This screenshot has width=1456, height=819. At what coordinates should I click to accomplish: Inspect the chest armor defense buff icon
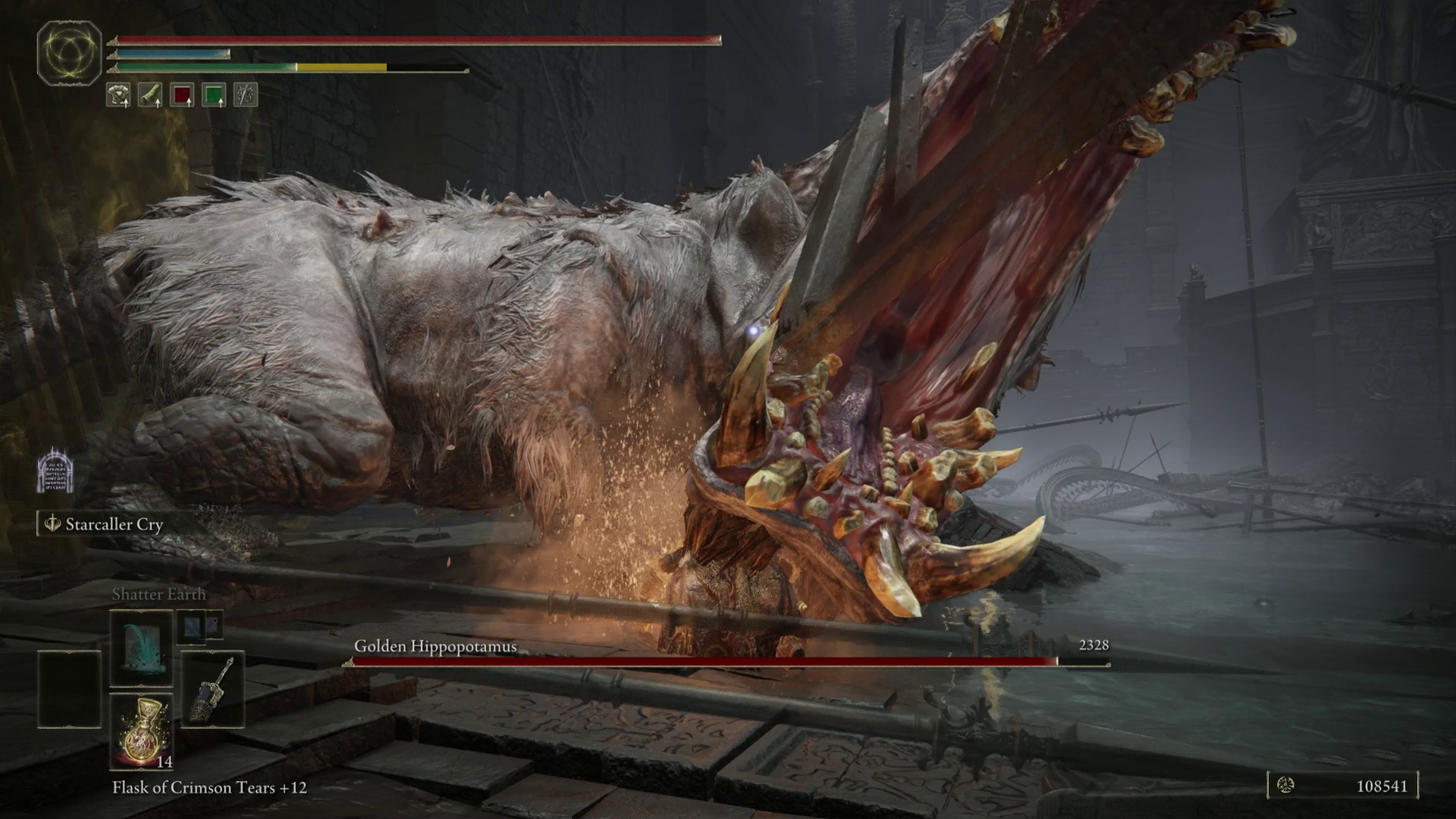click(x=118, y=94)
